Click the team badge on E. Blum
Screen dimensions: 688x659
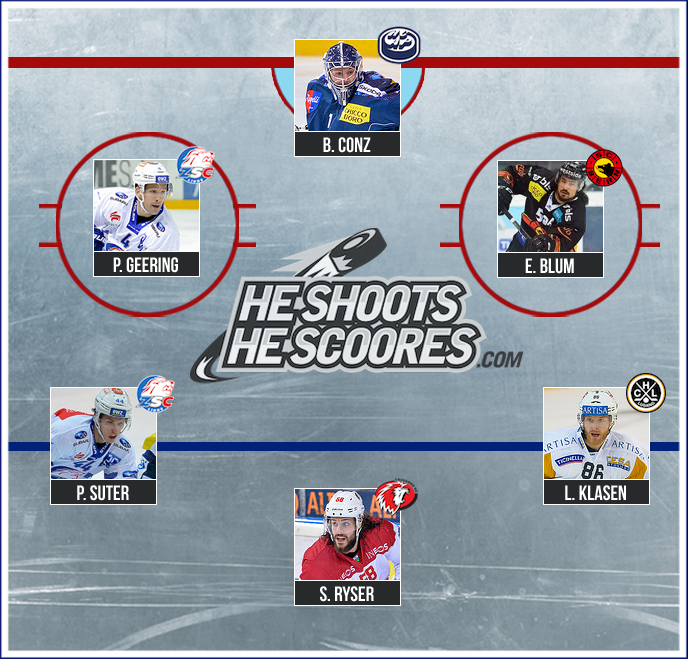pos(604,166)
